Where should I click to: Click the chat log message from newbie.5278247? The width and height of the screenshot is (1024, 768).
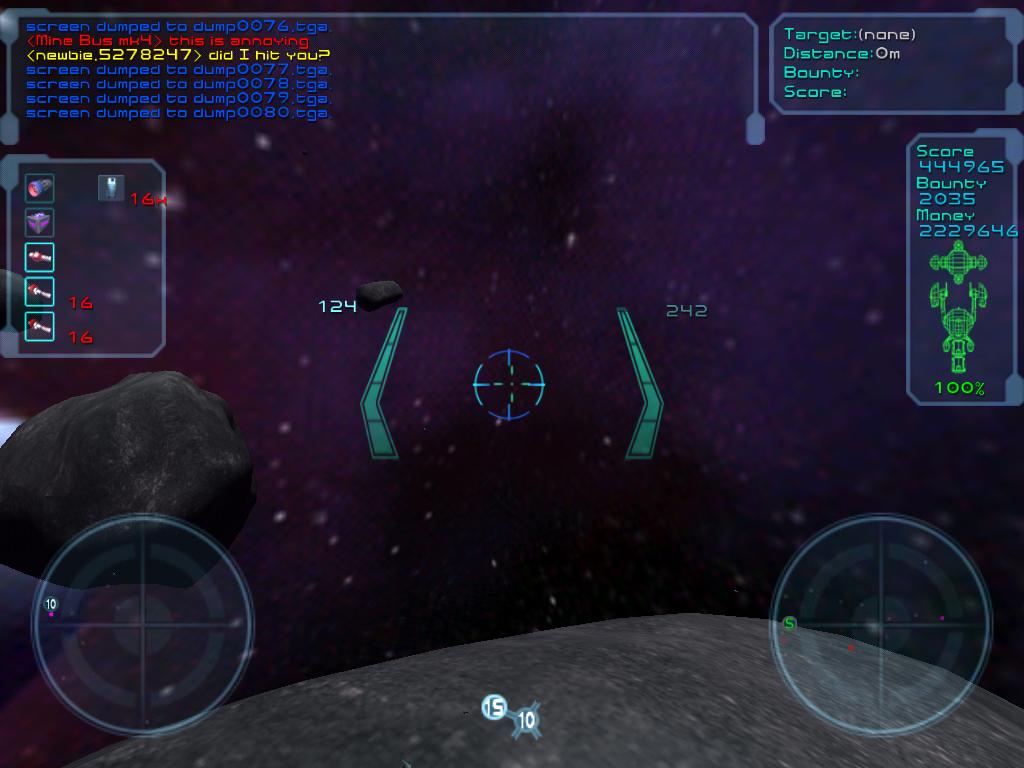coord(179,55)
